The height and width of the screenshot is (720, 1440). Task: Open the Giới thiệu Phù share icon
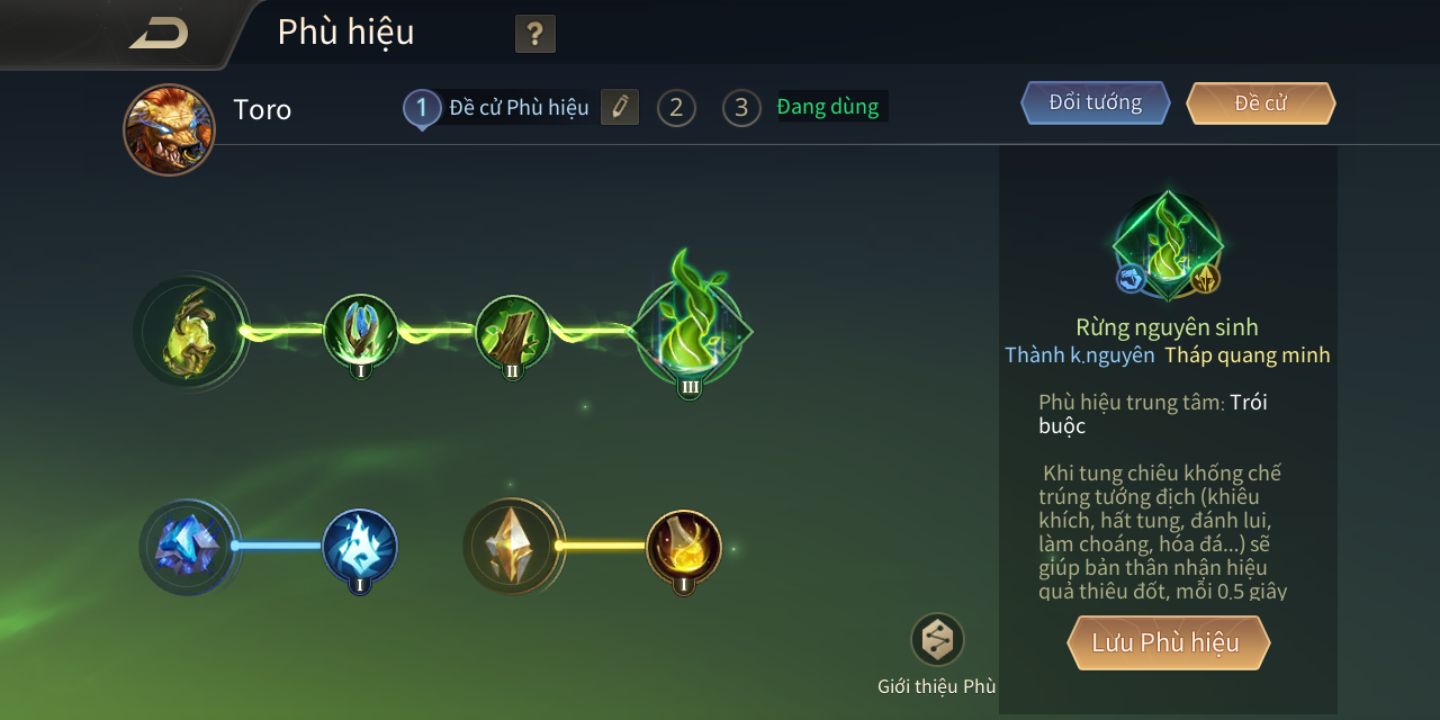pyautogui.click(x=937, y=640)
